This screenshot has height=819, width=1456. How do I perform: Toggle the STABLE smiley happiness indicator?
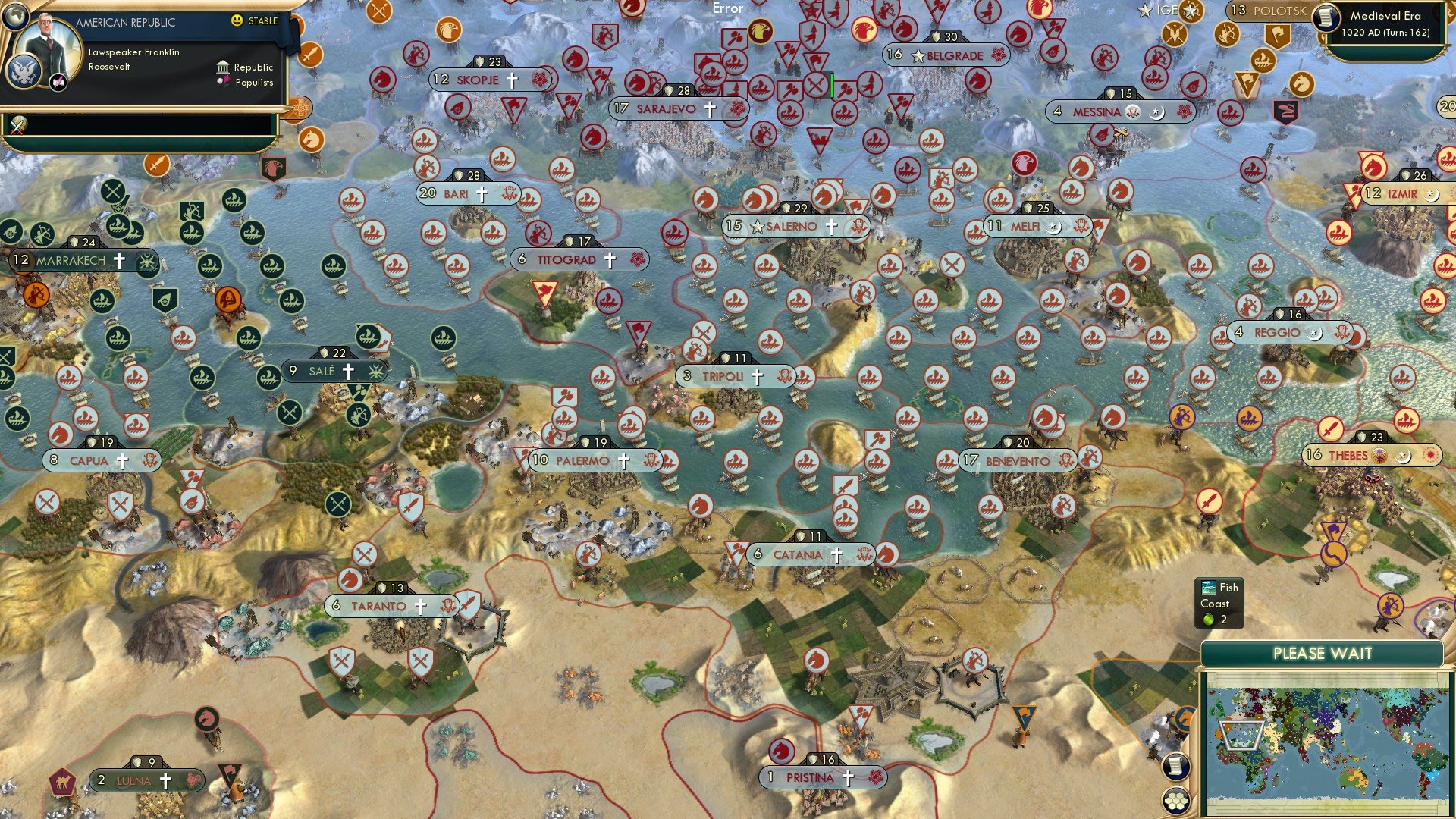pyautogui.click(x=237, y=21)
